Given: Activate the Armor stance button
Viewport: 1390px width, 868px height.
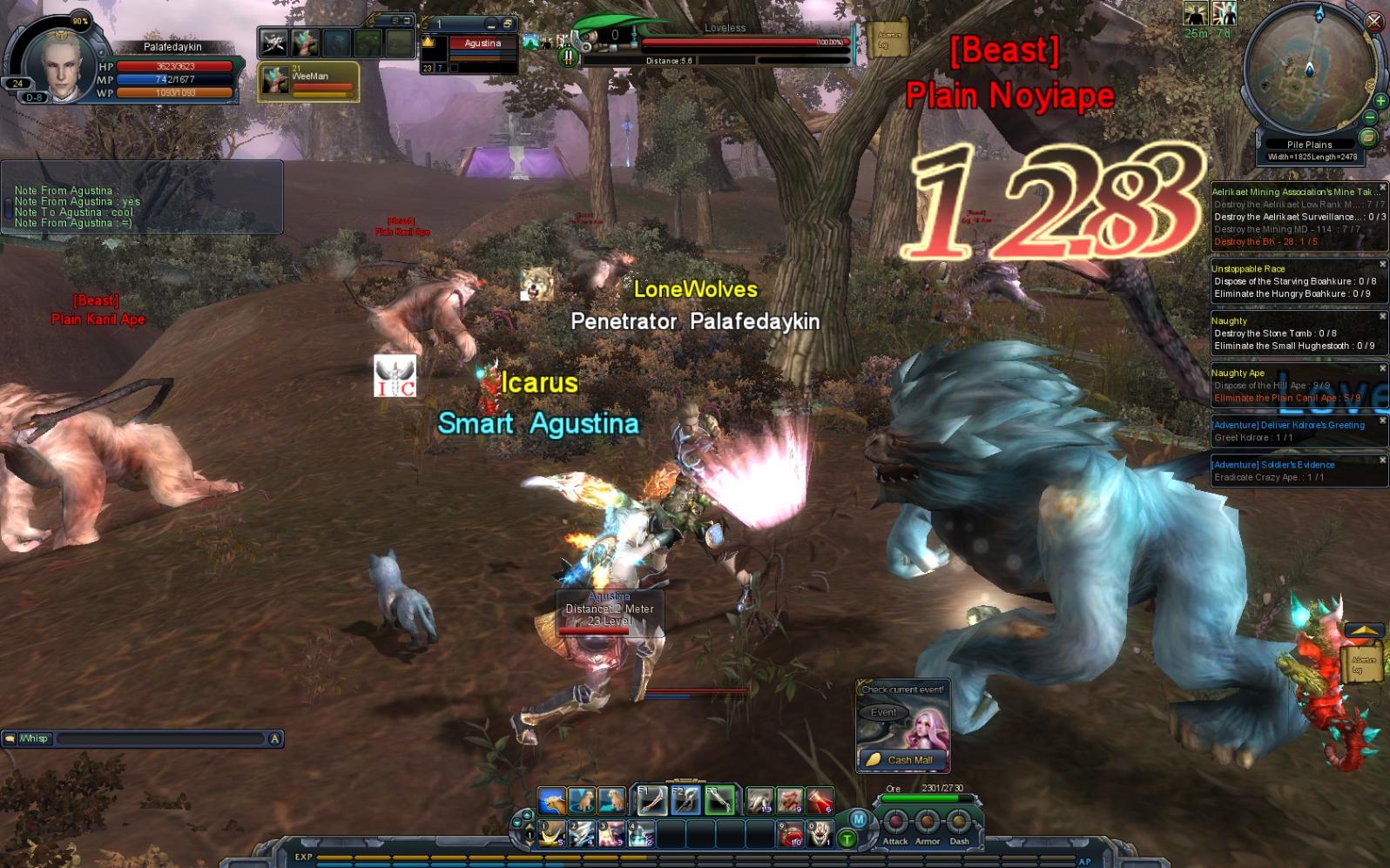Looking at the screenshot, I should click(927, 822).
